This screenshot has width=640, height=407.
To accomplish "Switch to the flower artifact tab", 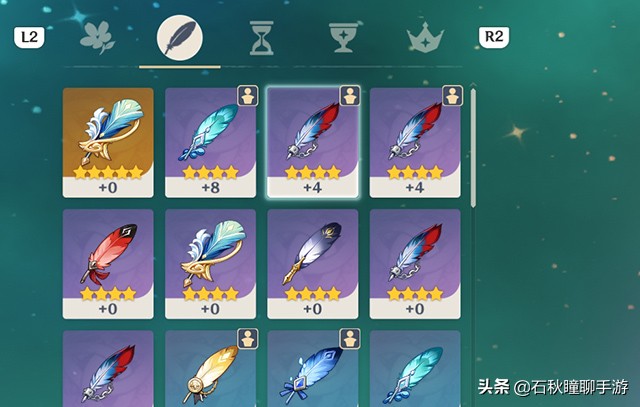I will click(x=98, y=38).
